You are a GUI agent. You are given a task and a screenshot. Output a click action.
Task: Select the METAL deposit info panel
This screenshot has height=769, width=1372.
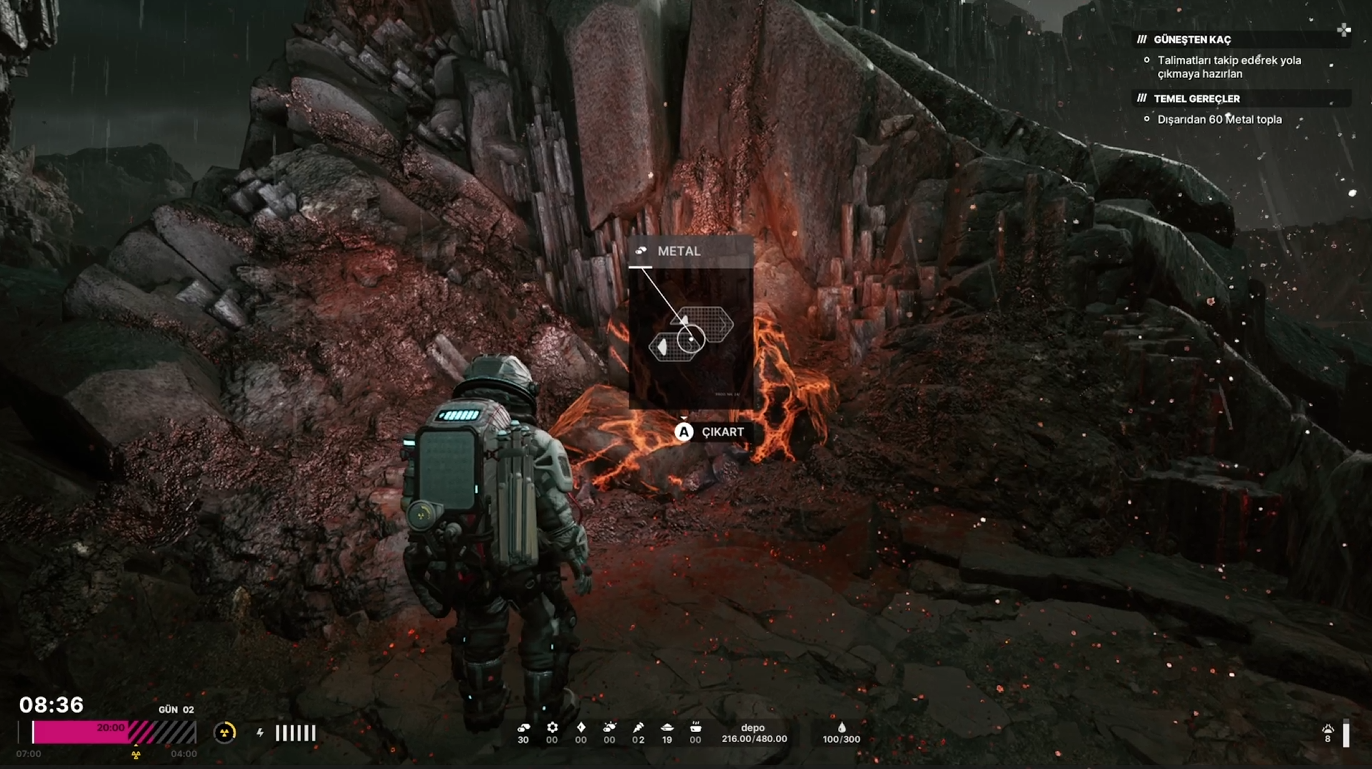(690, 322)
